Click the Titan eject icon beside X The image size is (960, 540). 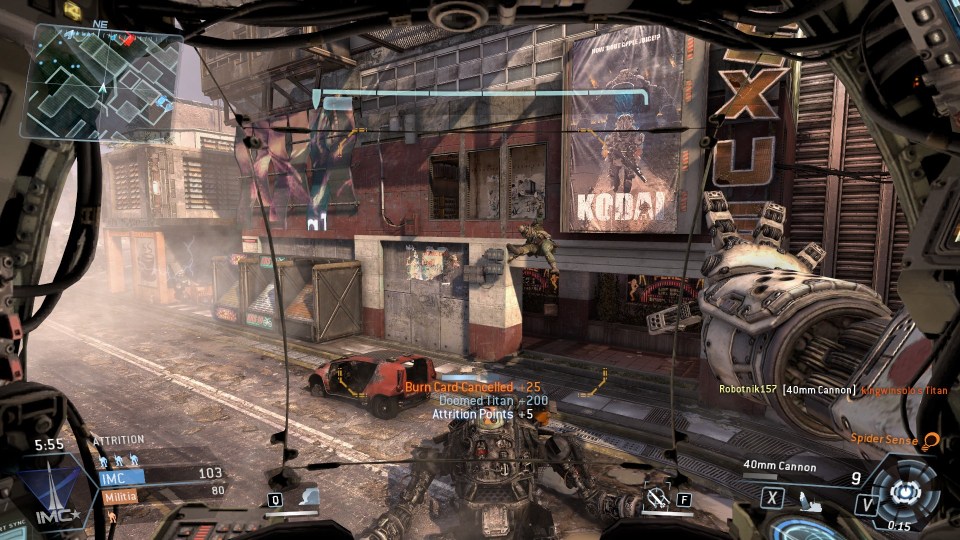(x=800, y=497)
